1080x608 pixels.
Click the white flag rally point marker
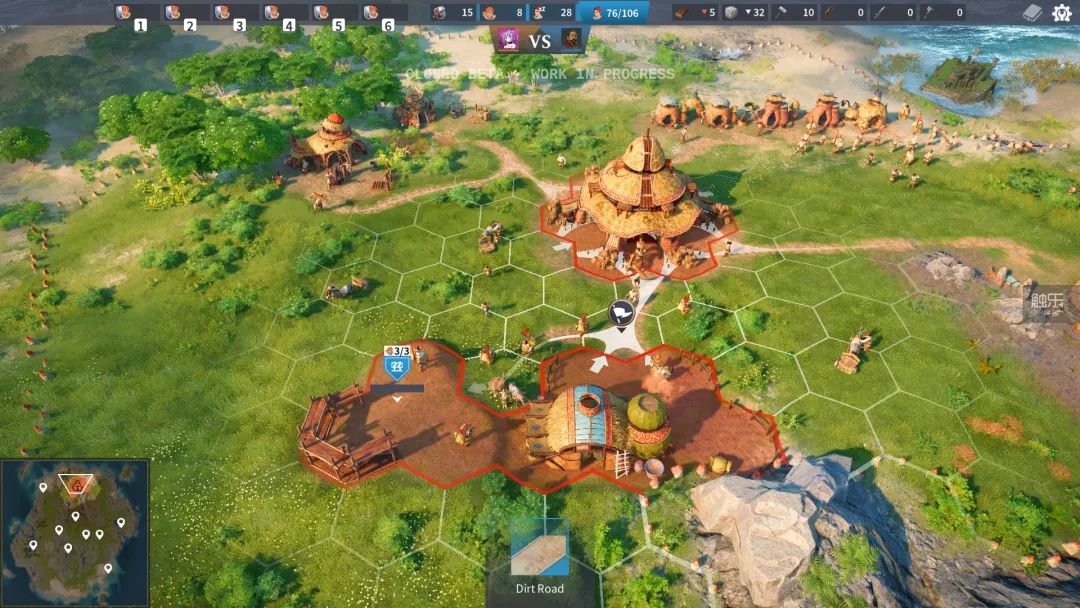[622, 313]
